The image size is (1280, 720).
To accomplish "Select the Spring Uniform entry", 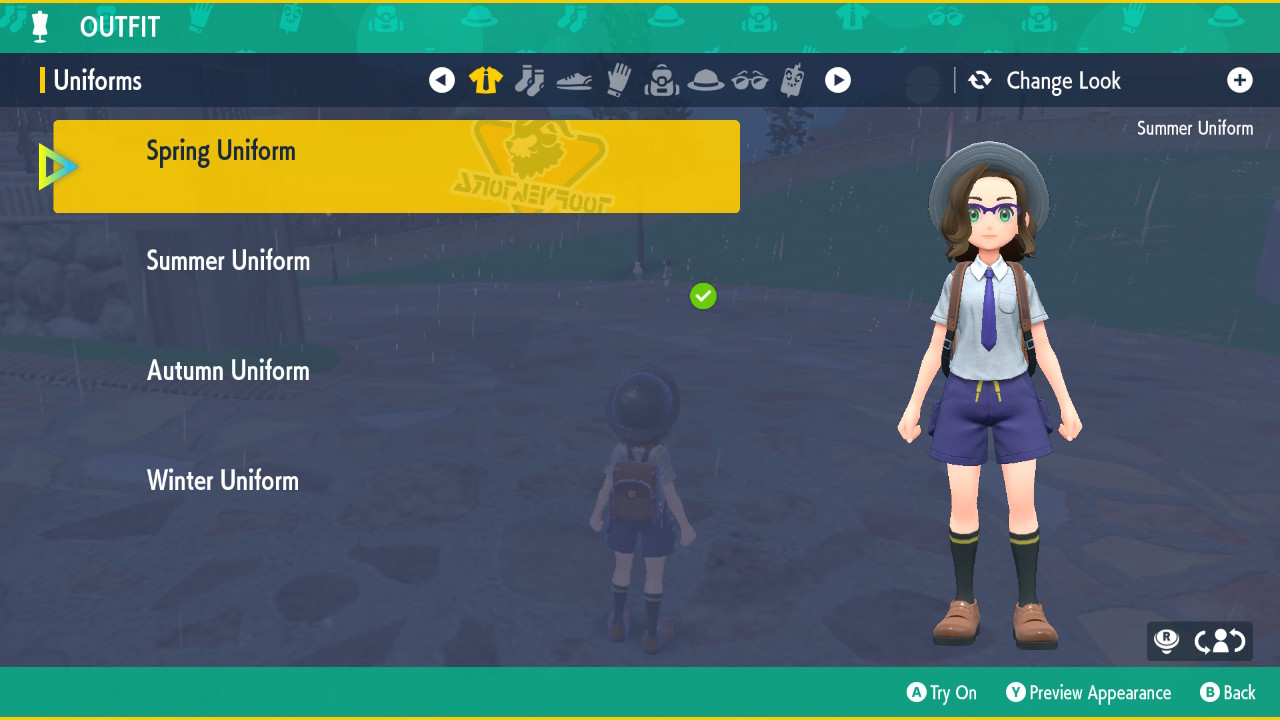I will pyautogui.click(x=396, y=166).
